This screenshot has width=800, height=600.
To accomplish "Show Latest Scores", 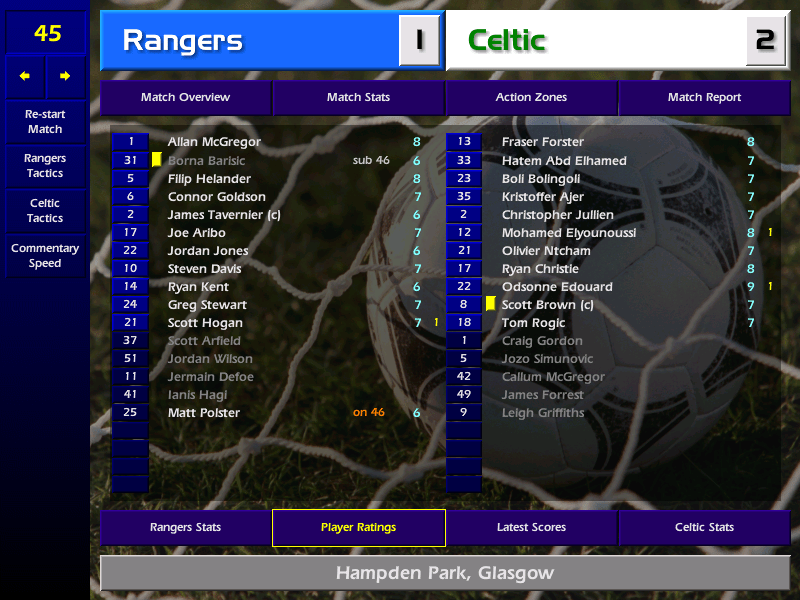I will click(x=531, y=528).
